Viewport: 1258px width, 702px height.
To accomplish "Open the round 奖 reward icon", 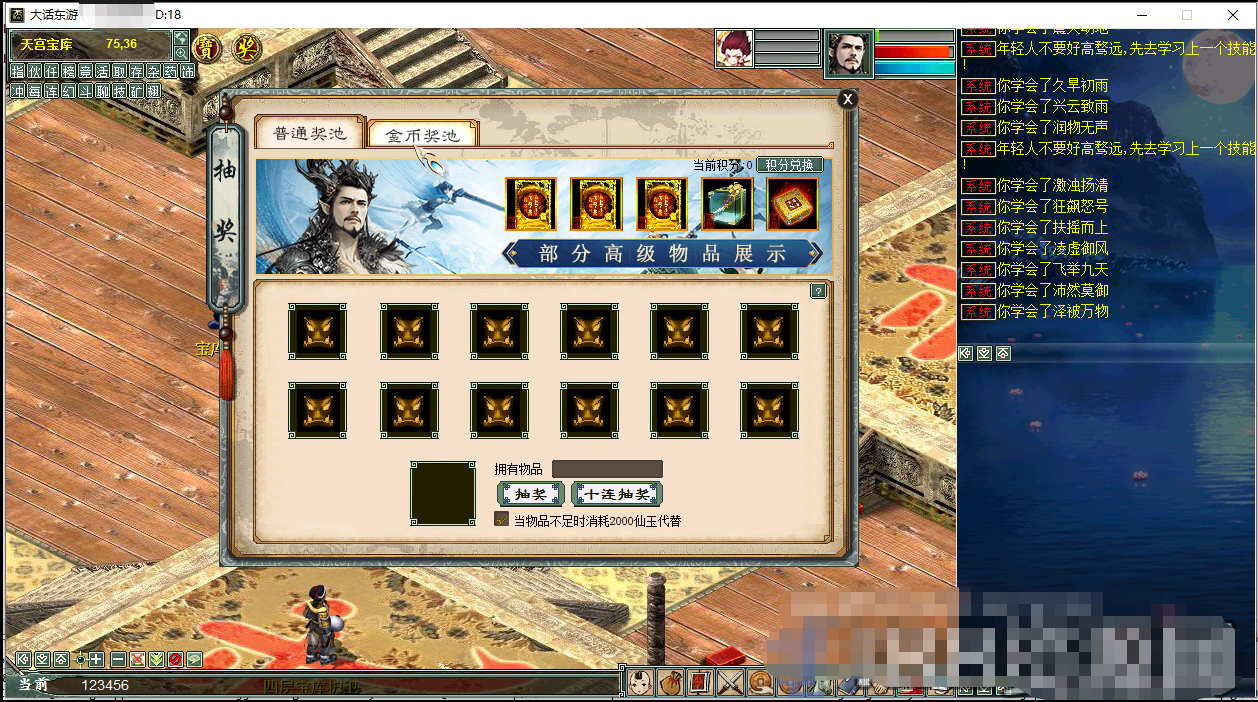I will (x=245, y=47).
